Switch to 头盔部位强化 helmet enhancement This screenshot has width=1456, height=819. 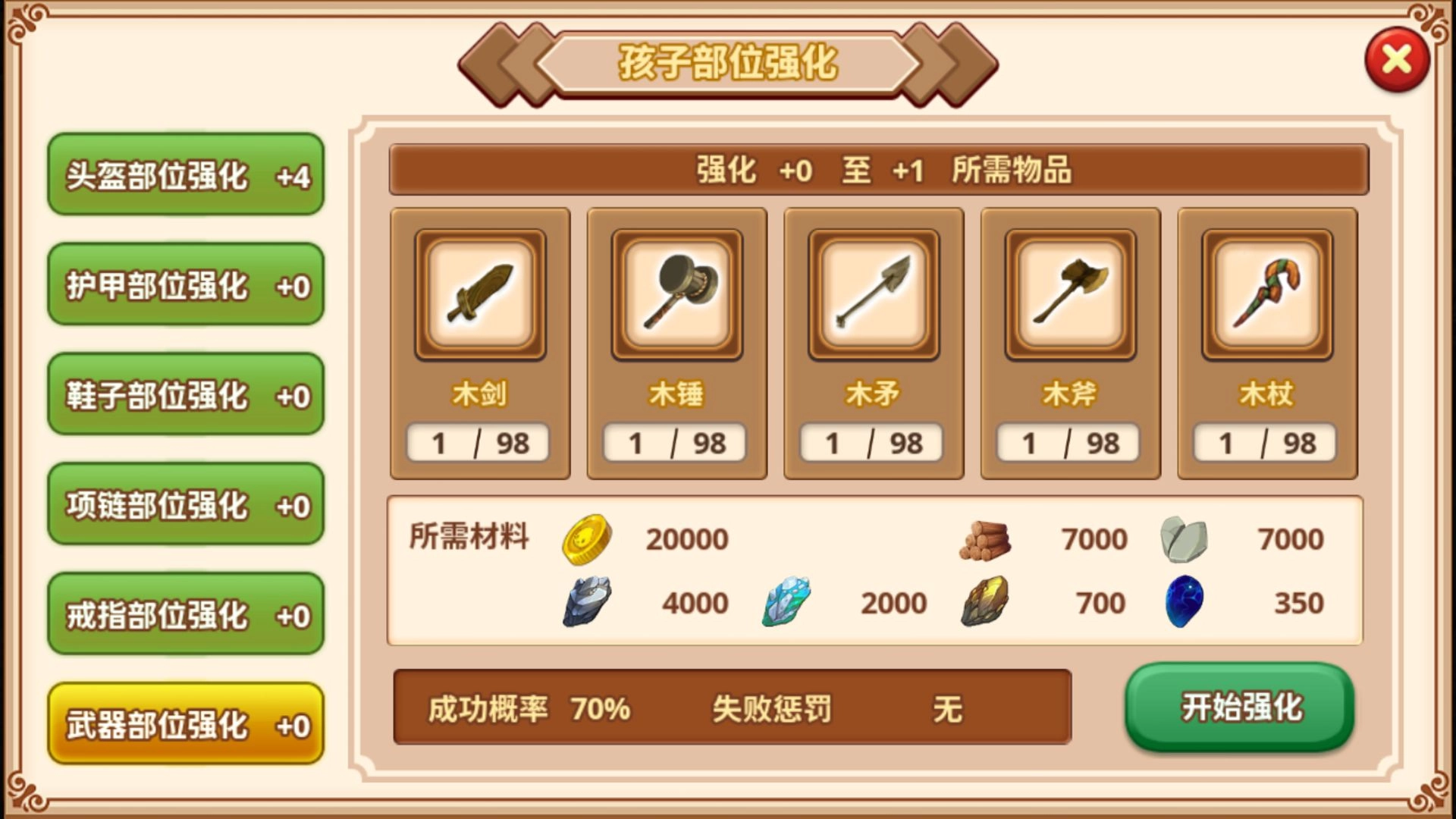(x=184, y=176)
